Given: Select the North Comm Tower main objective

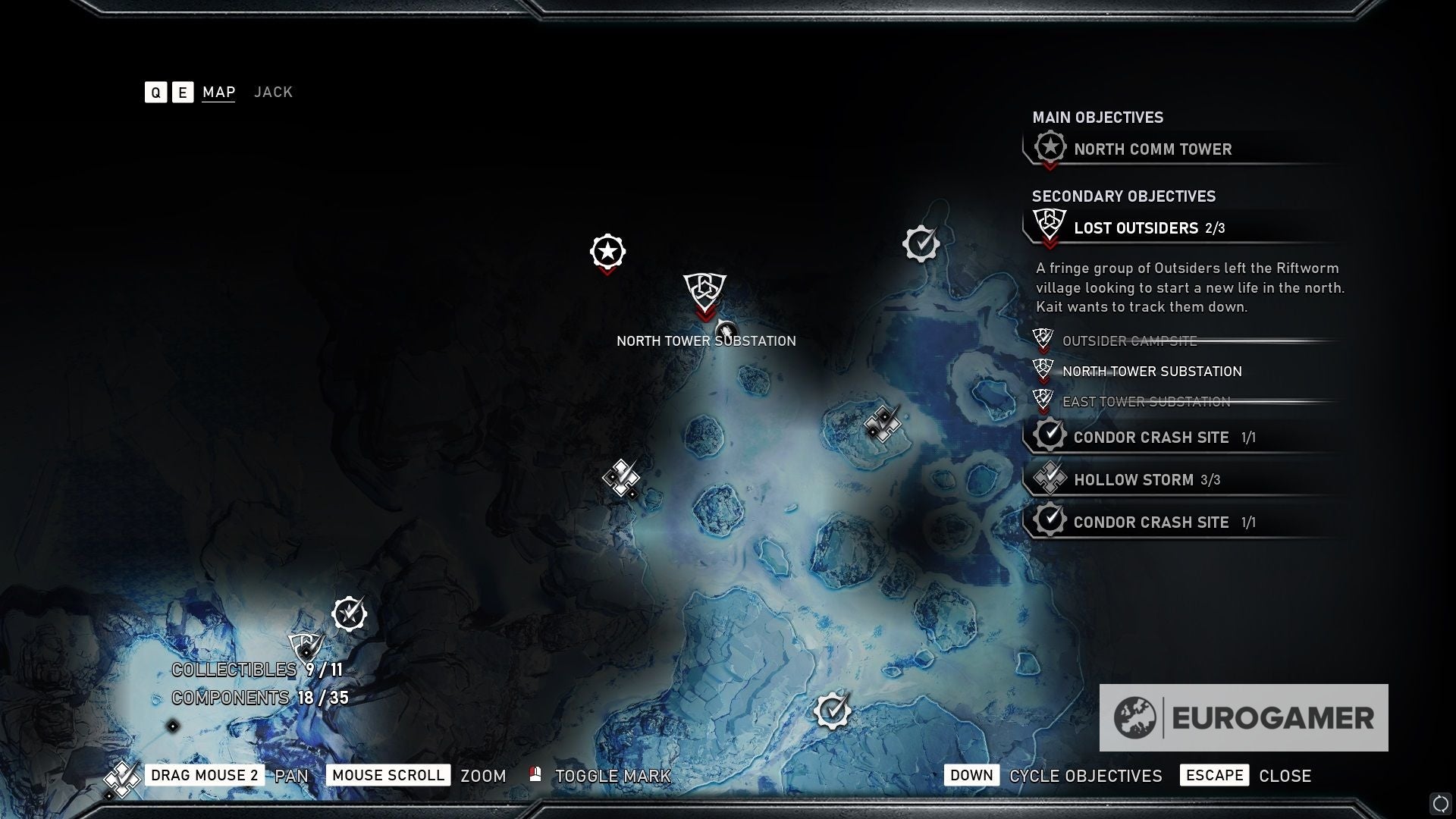Looking at the screenshot, I should point(1152,149).
